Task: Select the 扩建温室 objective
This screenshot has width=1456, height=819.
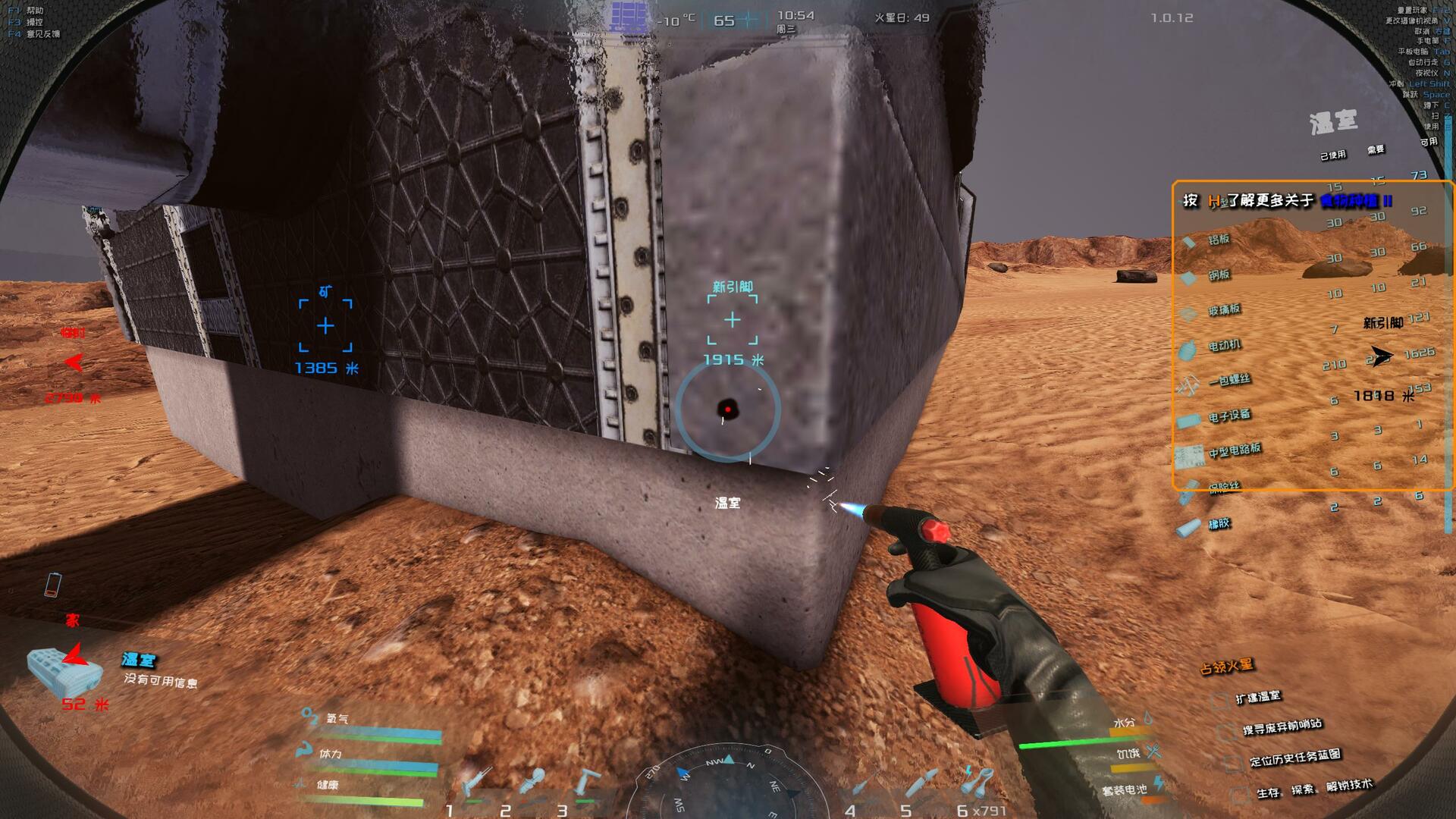Action: pyautogui.click(x=1257, y=698)
